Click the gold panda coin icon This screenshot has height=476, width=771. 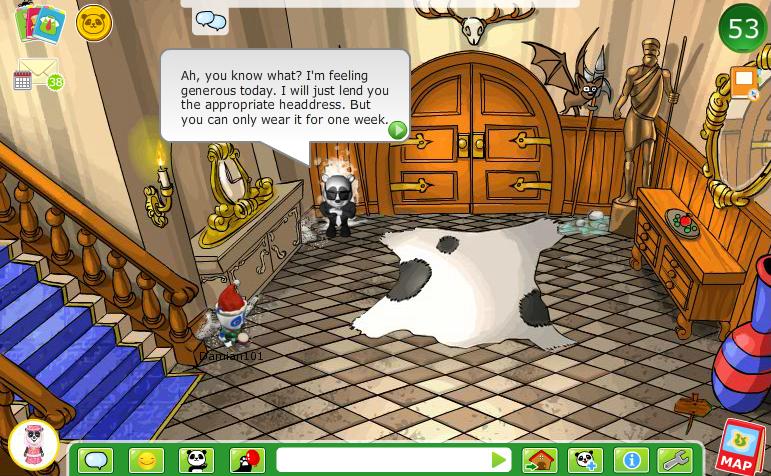tap(93, 22)
